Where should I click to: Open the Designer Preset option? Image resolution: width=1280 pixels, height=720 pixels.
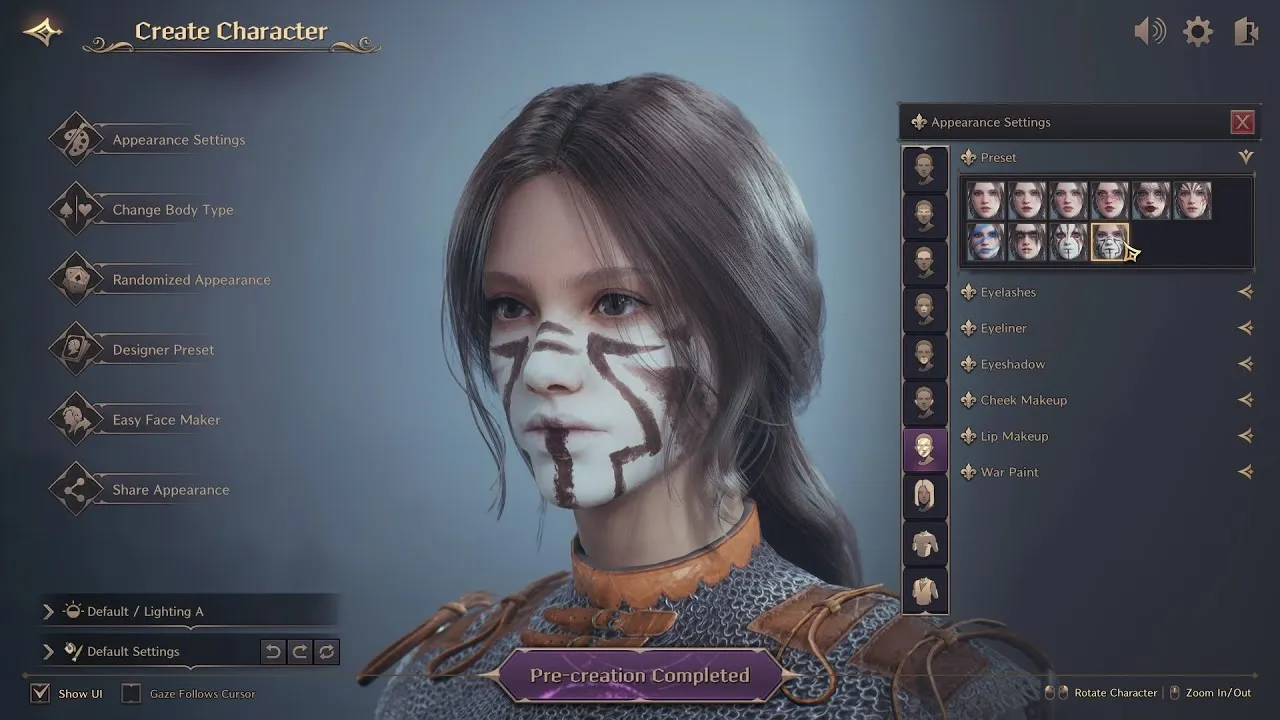tap(165, 350)
